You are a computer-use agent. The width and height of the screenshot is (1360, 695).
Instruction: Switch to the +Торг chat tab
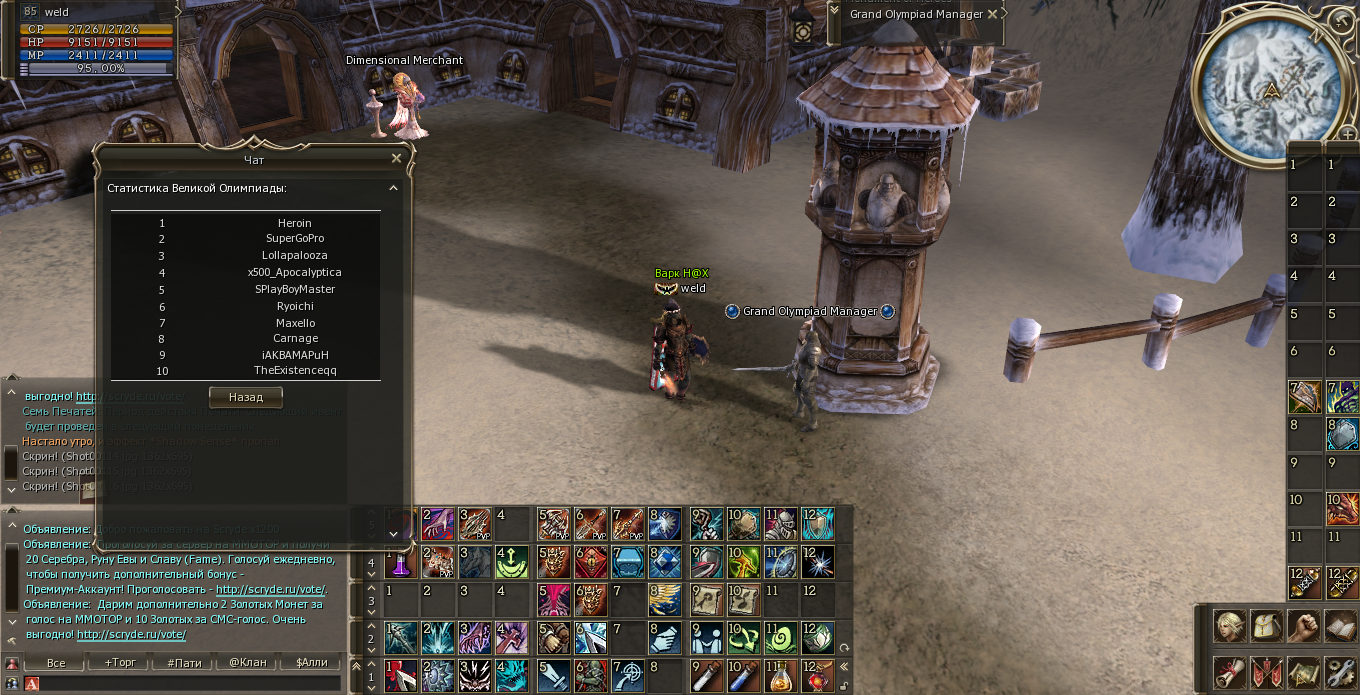coord(118,662)
